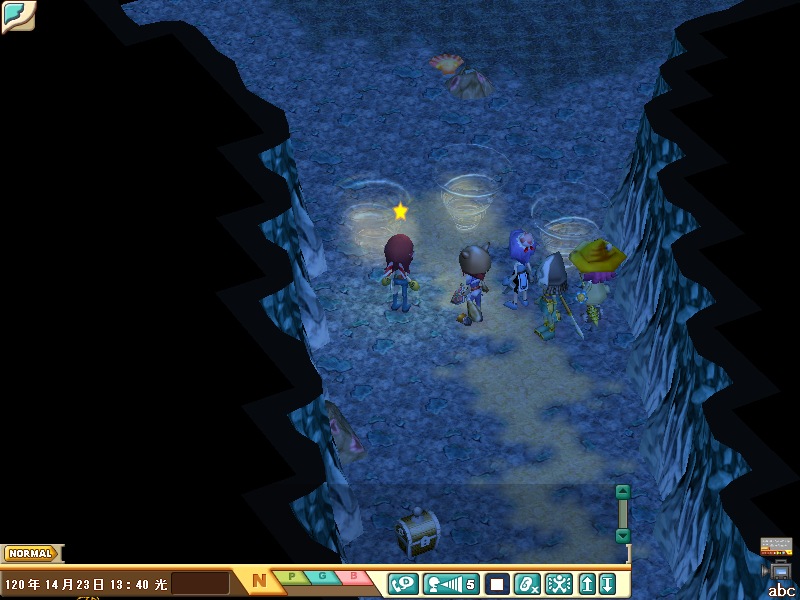Click the chat scrollbar up arrow
The width and height of the screenshot is (800, 600).
coord(623,491)
